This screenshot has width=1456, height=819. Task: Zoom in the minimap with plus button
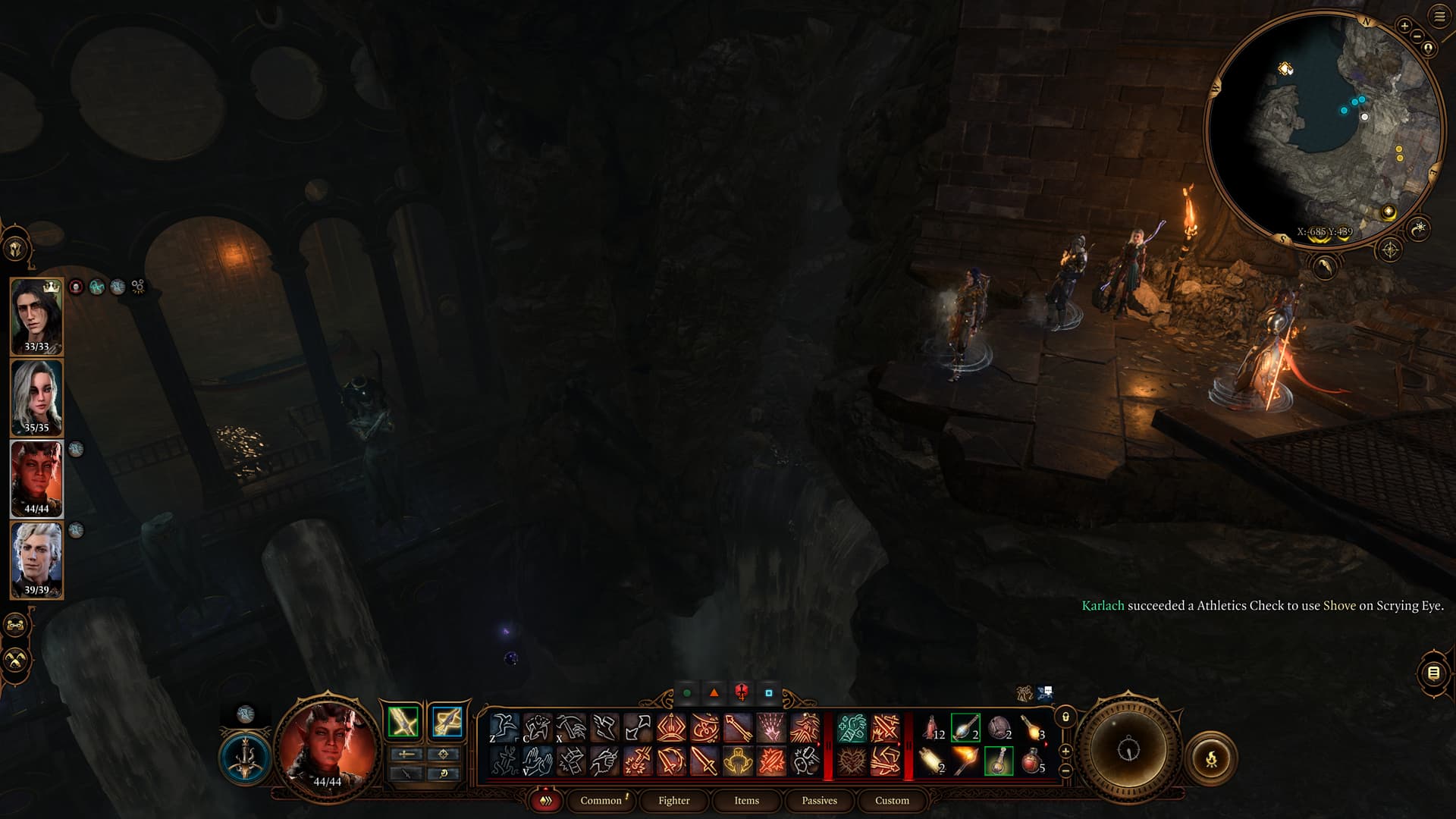coord(1404,27)
